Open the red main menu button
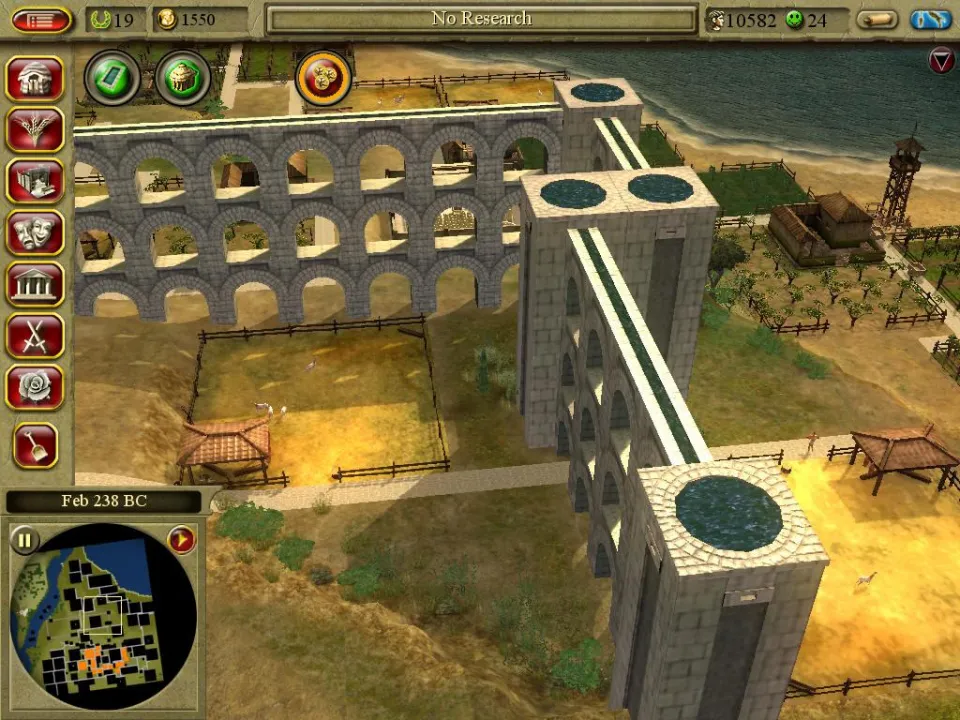Viewport: 960px width, 720px height. pos(41,19)
